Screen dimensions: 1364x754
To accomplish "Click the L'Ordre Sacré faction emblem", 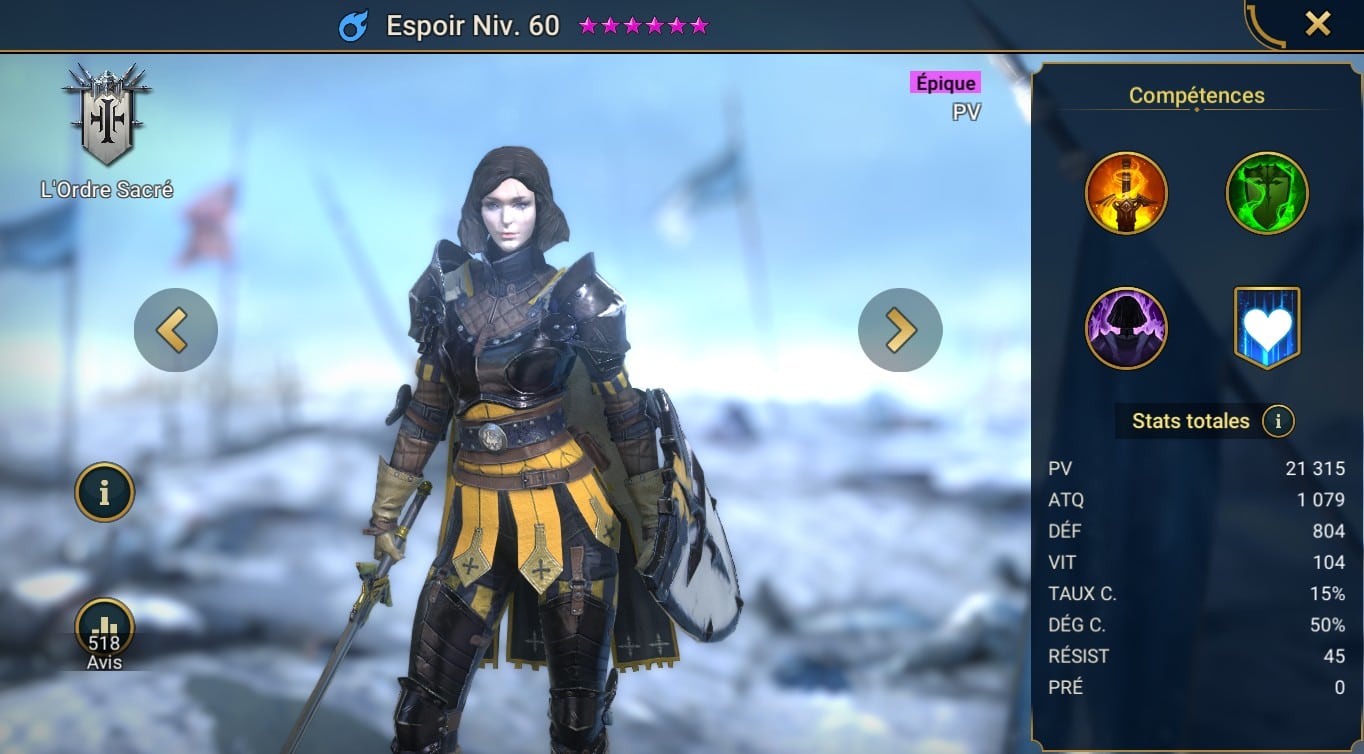I will click(106, 117).
